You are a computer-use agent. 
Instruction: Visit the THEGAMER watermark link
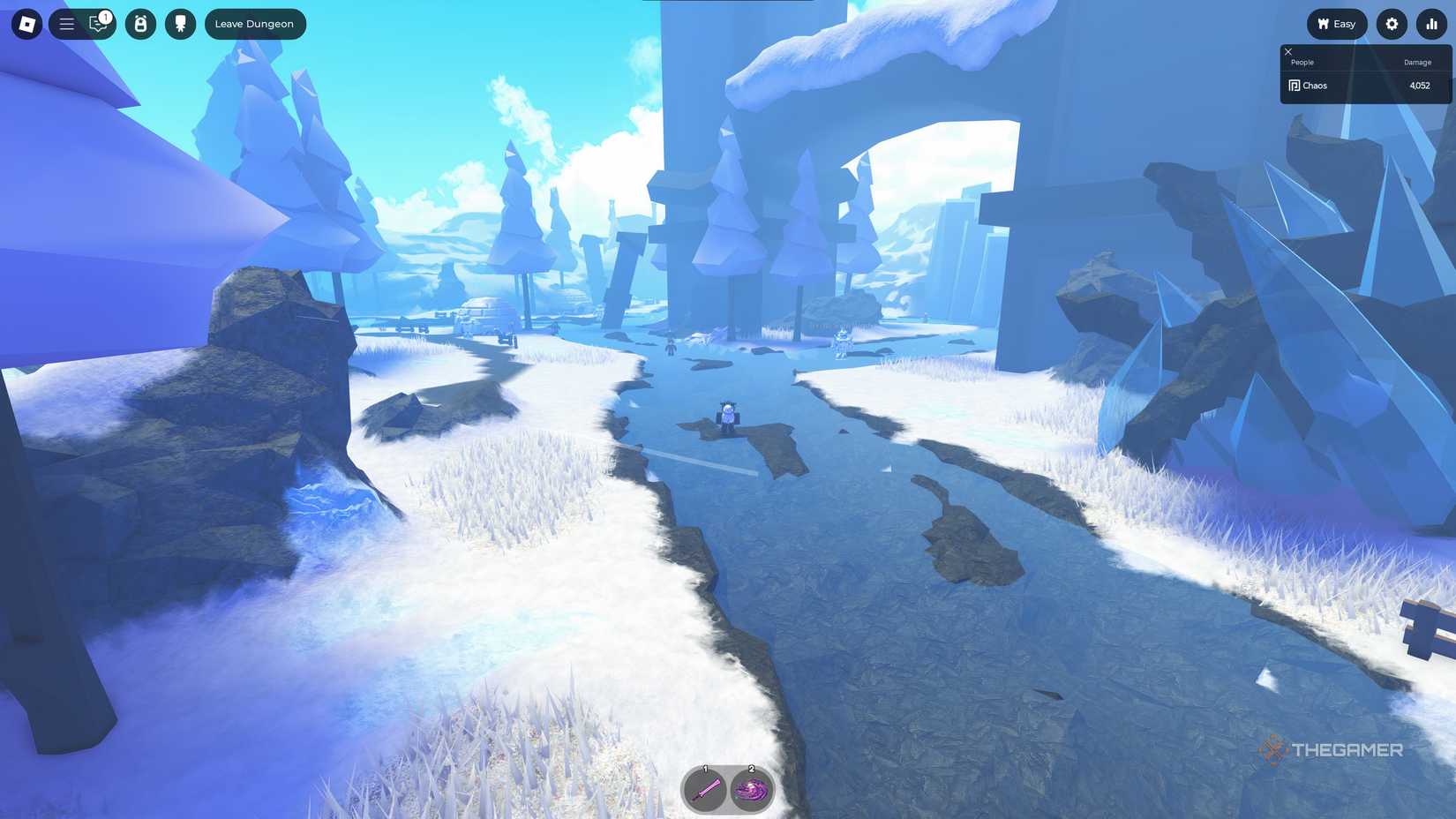click(1332, 751)
